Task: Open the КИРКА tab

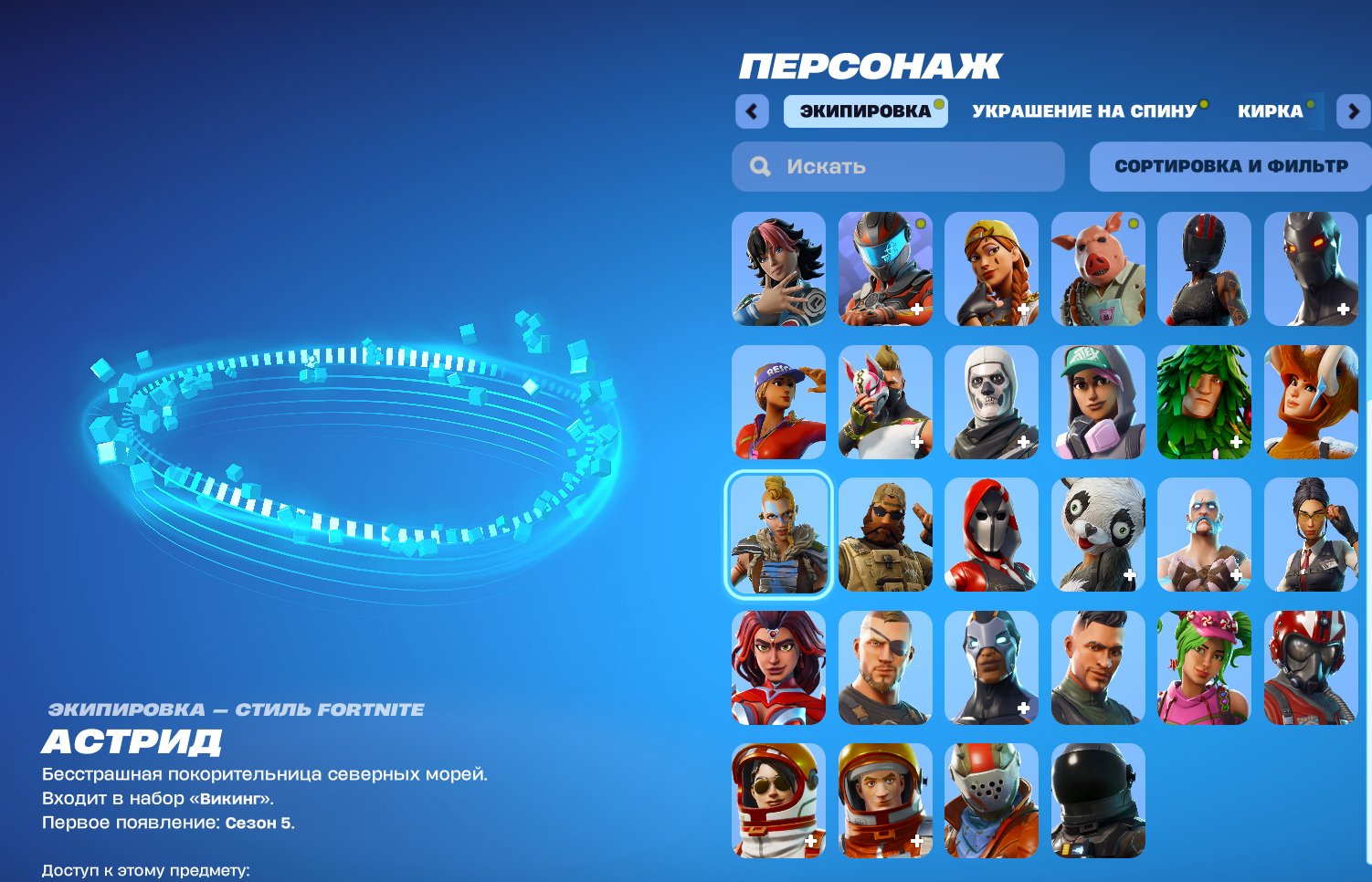Action: point(1270,110)
